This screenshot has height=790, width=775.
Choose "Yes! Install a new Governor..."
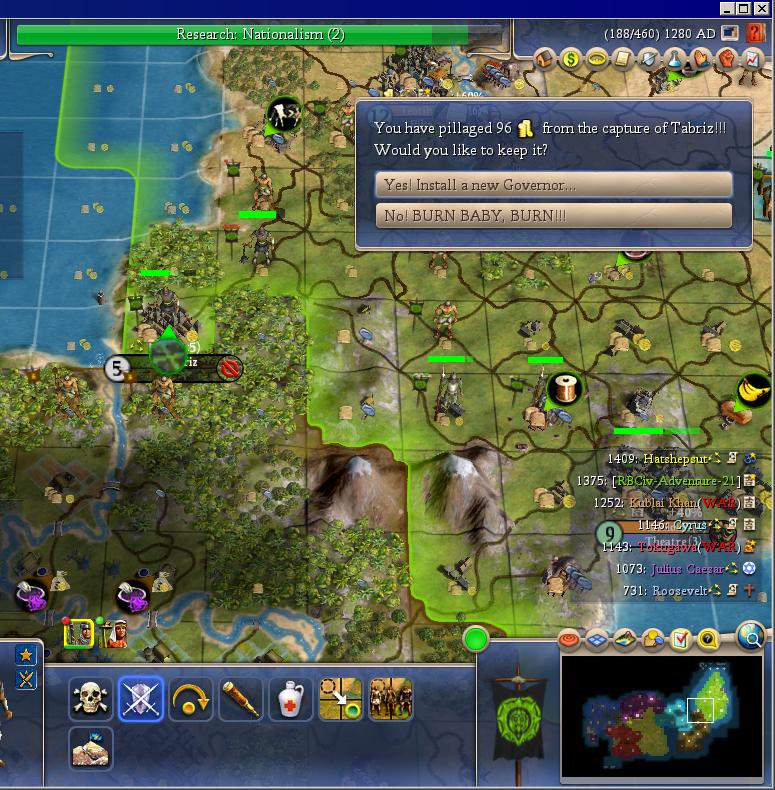[554, 185]
